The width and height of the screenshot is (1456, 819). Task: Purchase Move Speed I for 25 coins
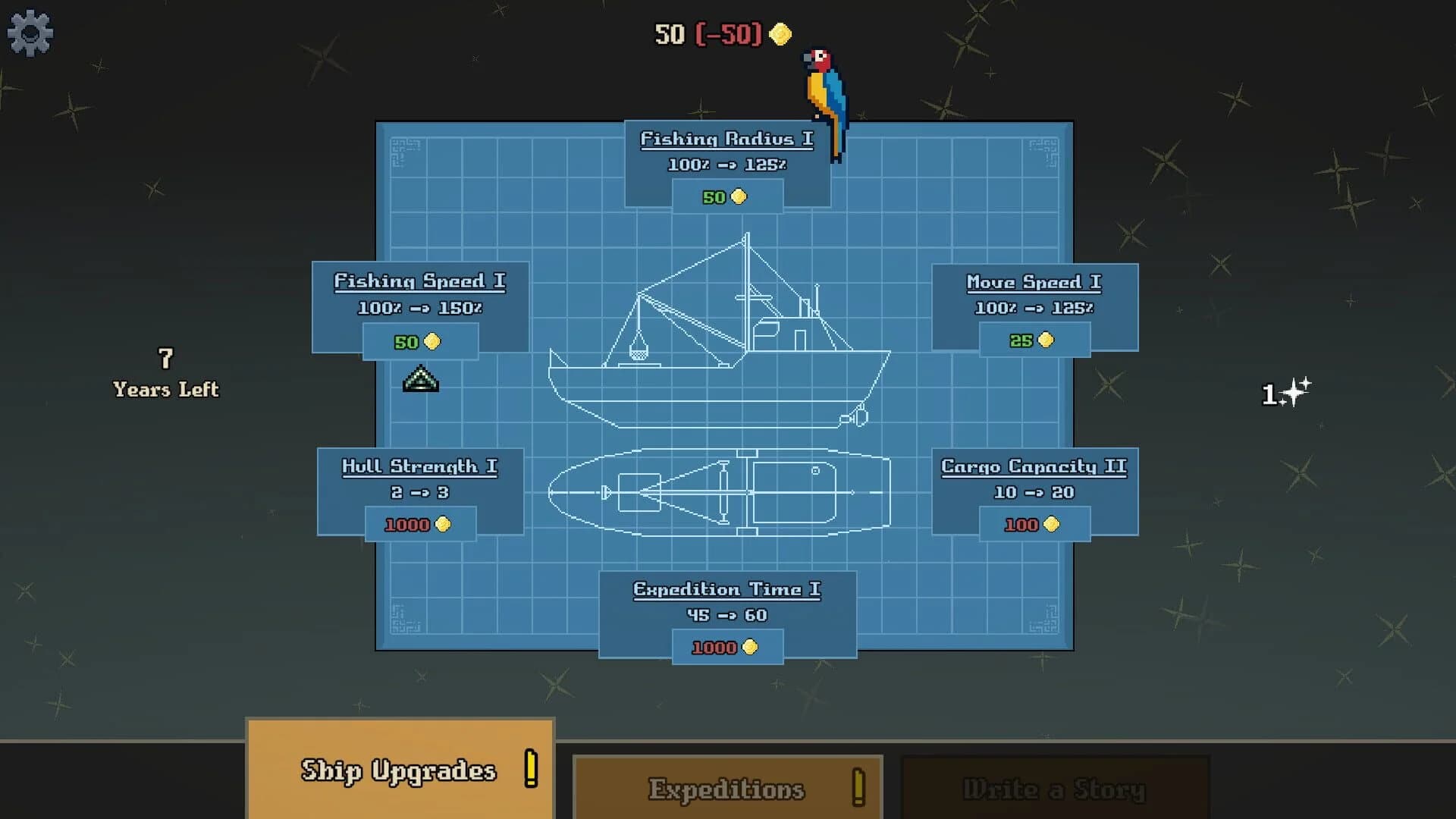(x=1034, y=340)
